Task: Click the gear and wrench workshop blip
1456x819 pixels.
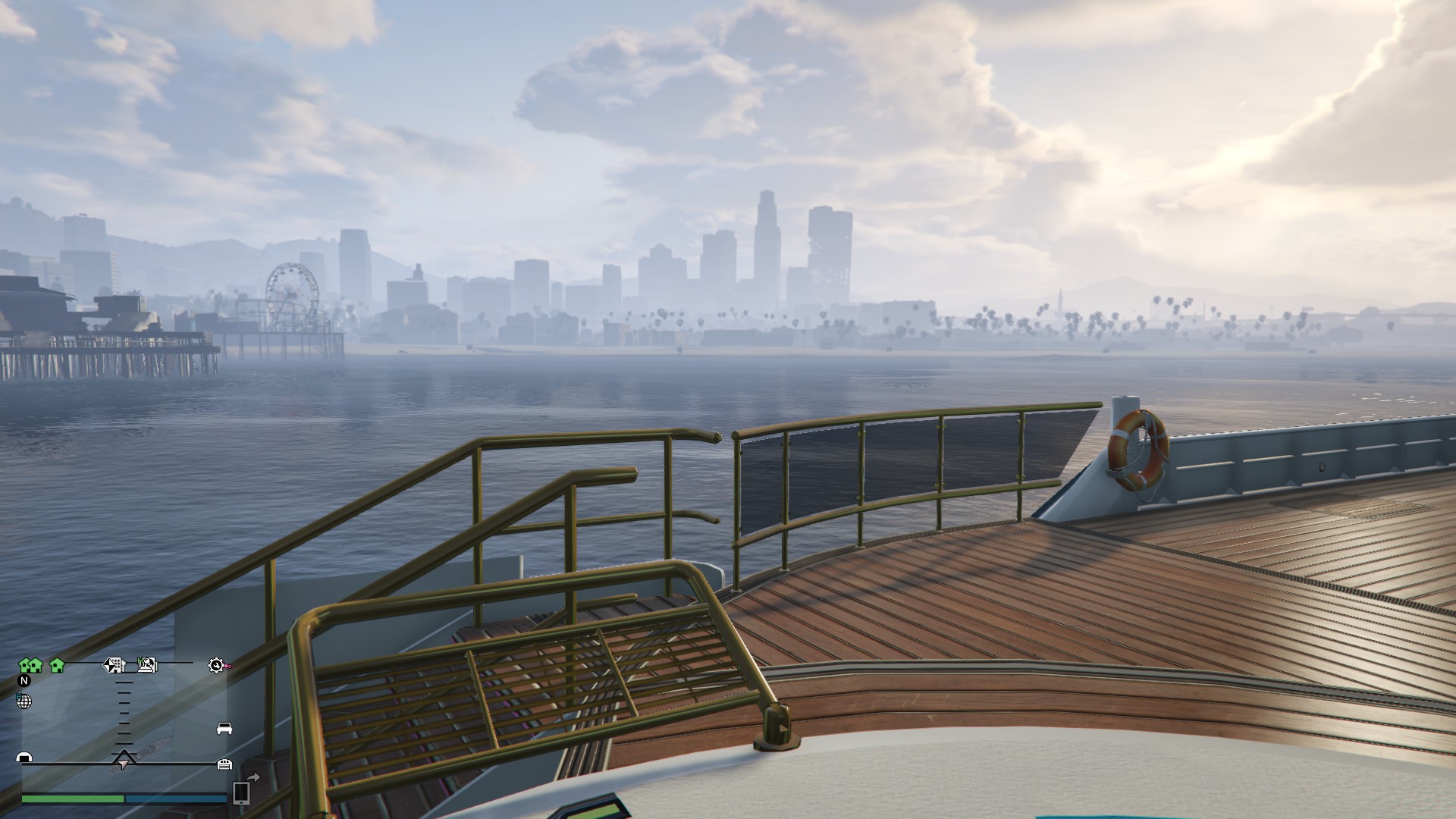Action: [x=217, y=666]
